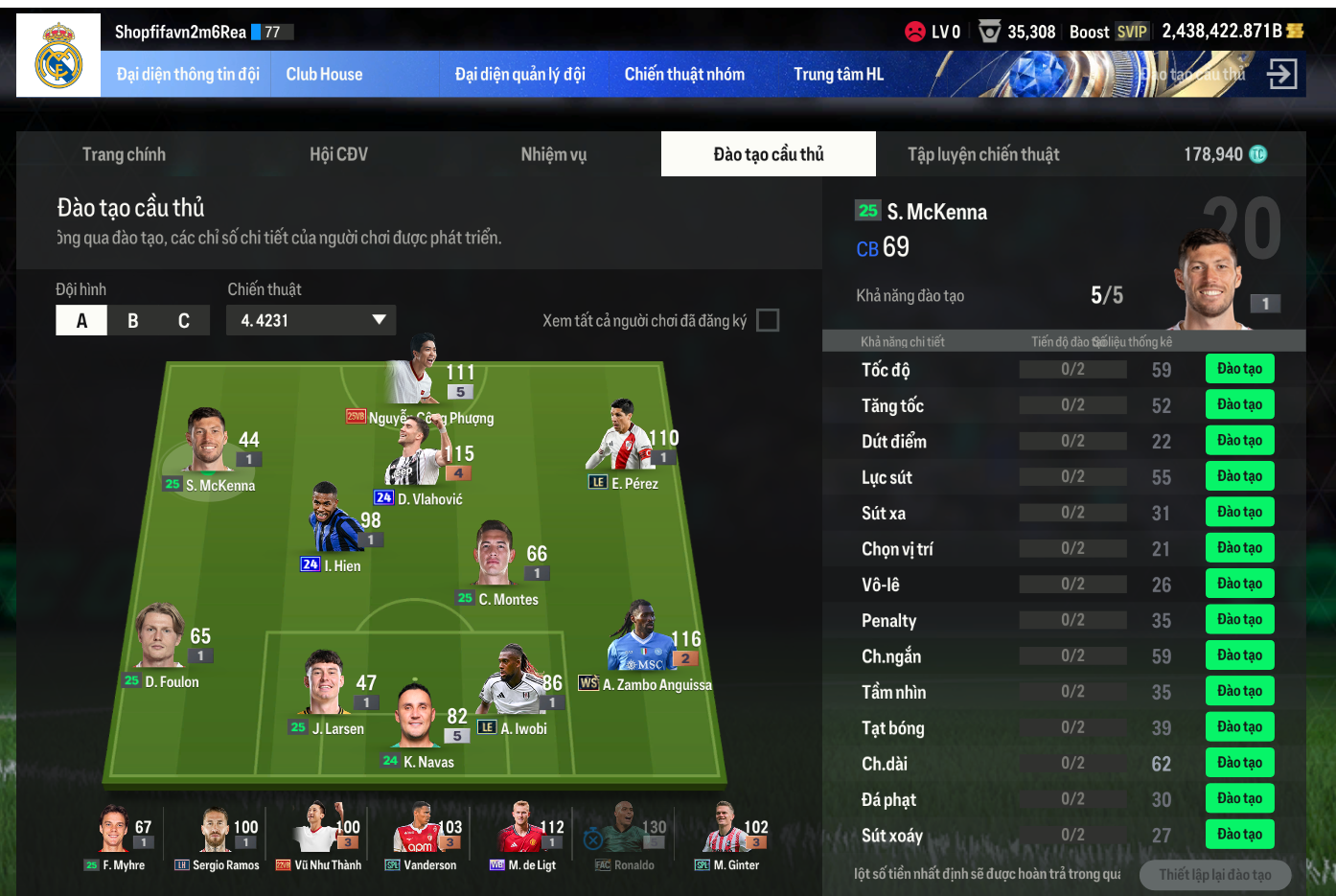Select D. Vlahović on the pitch
The width and height of the screenshot is (1336, 896).
coord(414,460)
